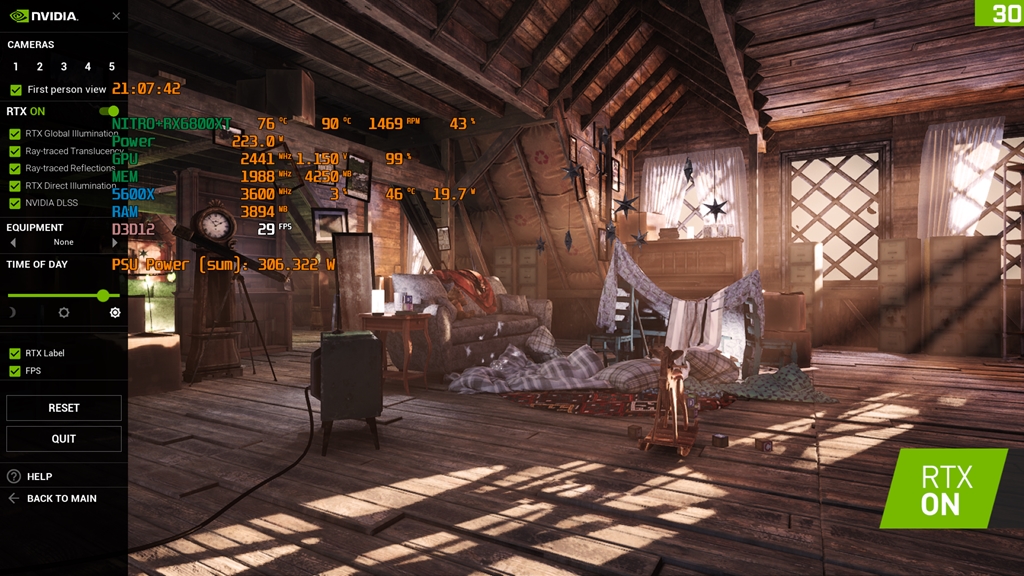Switch to camera 4
1024x576 pixels.
tap(88, 67)
